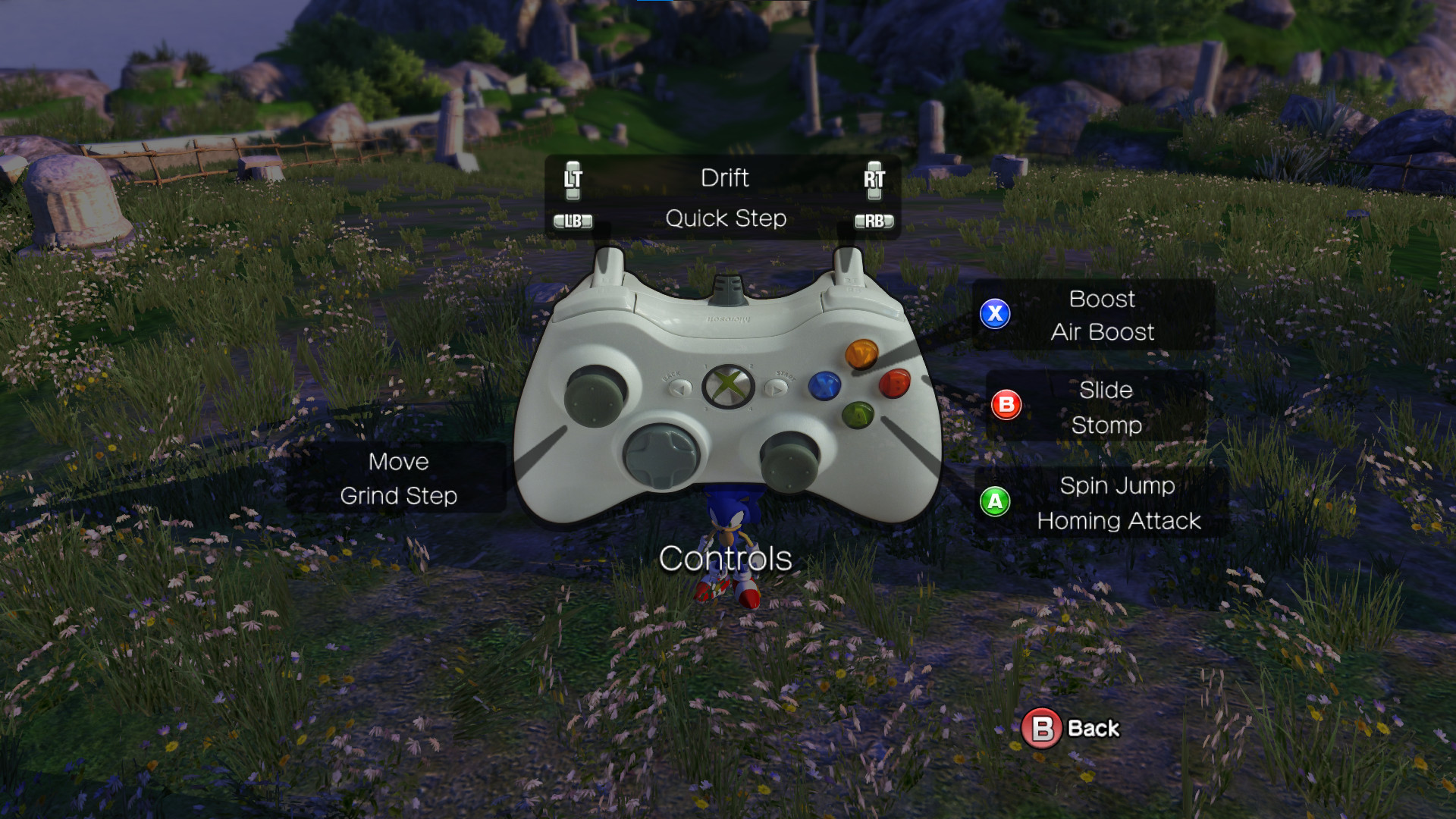Screen dimensions: 1456x819
Task: Select the LB bumper icon
Action: pyautogui.click(x=574, y=221)
